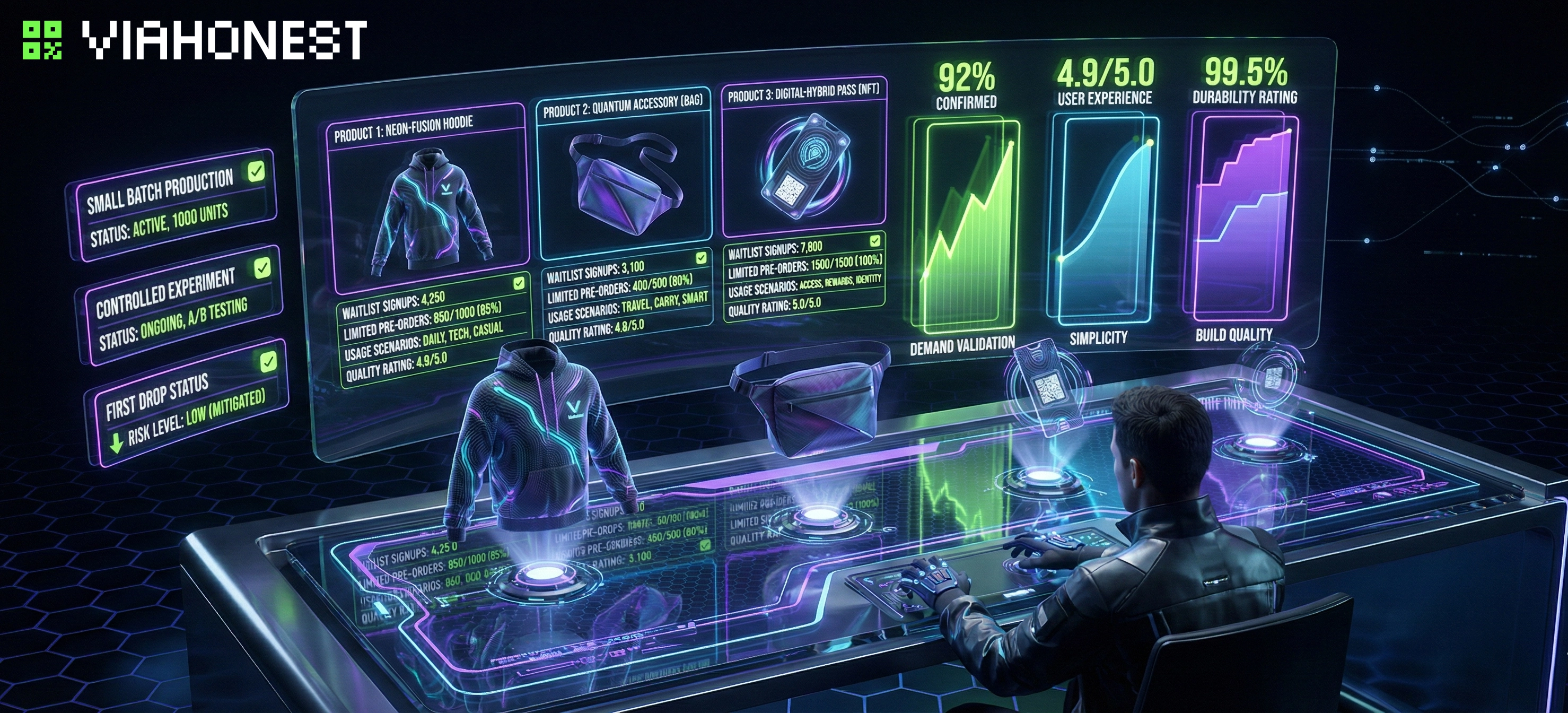
Task: Toggle the Small Batch Production checkbox
Action: [x=256, y=172]
